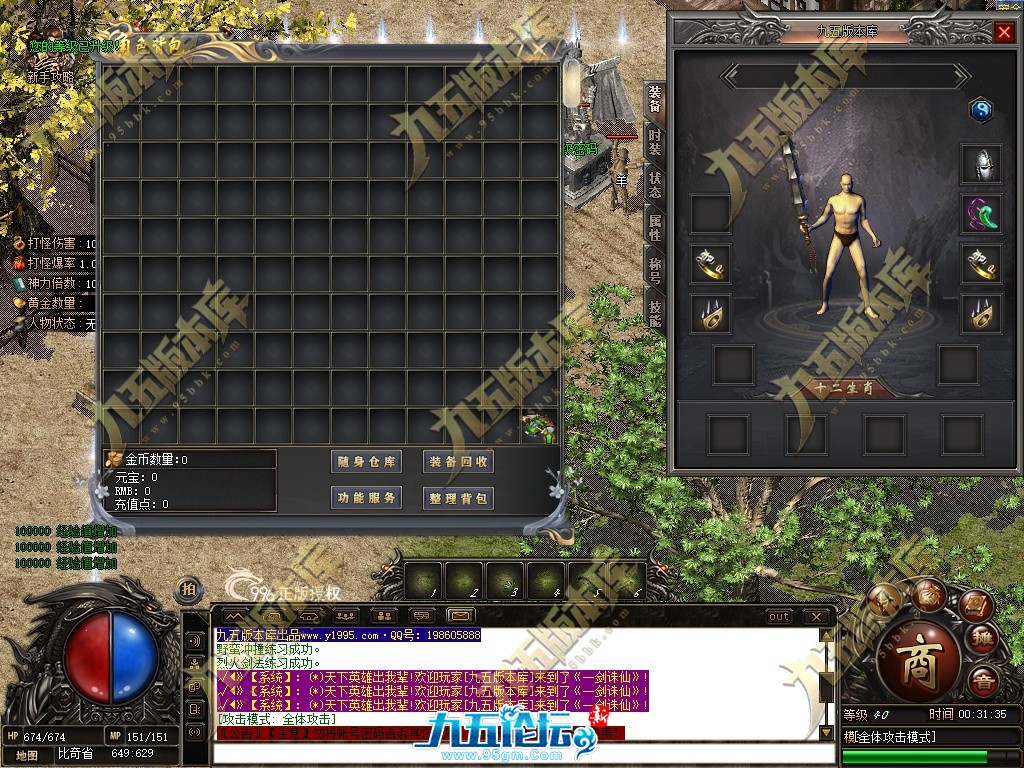Open the 属性 attributes tab
Screen dimensions: 1024x768
(655, 227)
